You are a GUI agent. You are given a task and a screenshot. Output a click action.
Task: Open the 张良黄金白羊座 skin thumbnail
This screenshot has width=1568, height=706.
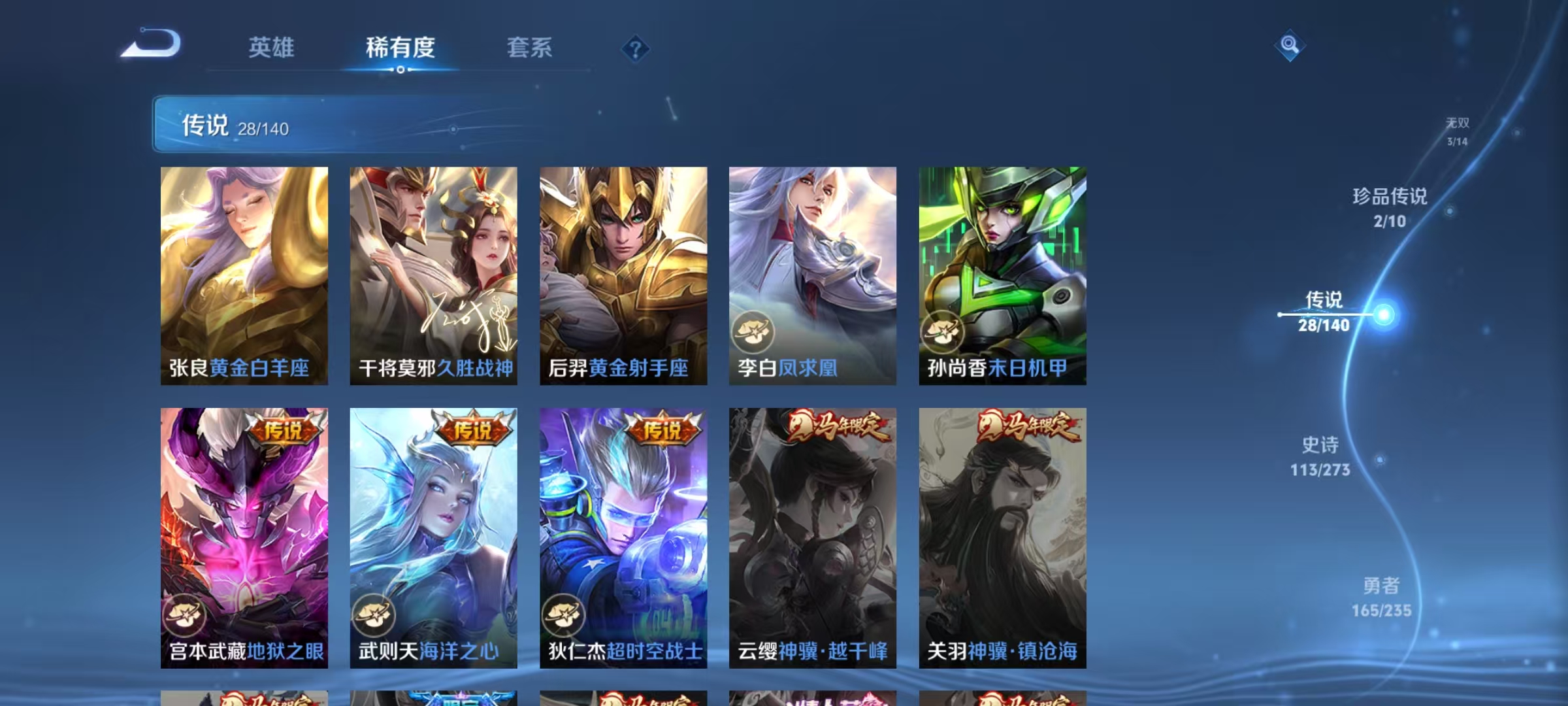pyautogui.click(x=242, y=275)
